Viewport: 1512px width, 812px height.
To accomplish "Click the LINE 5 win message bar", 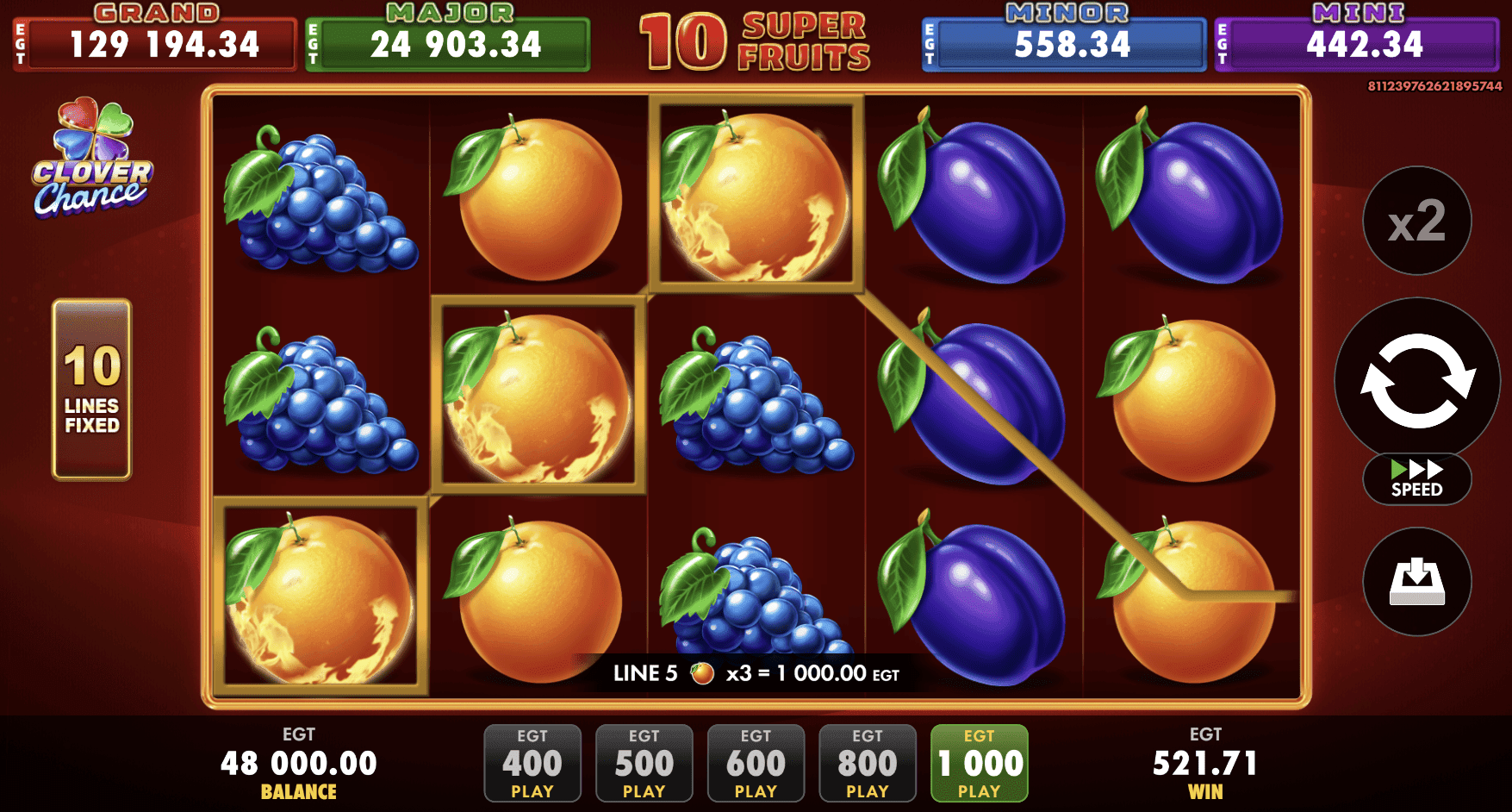I will click(x=756, y=673).
